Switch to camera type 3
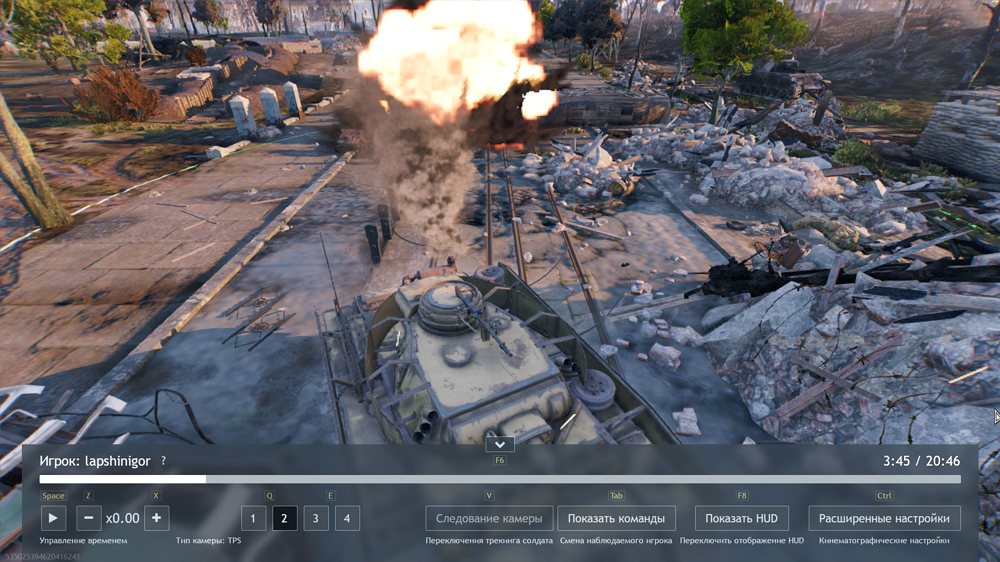1000x562 pixels. (316, 518)
